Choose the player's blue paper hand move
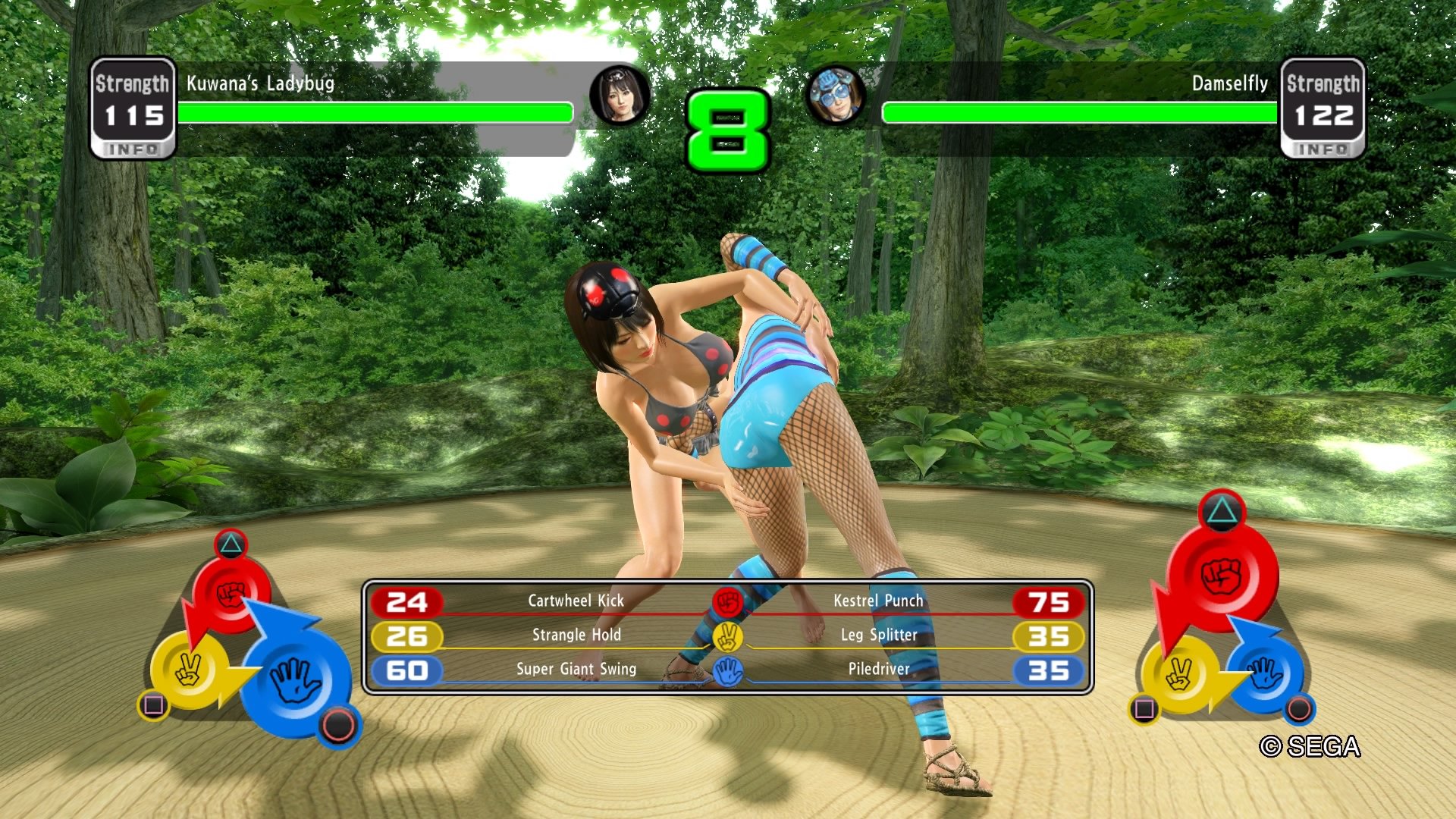The height and width of the screenshot is (819, 1456). click(x=295, y=679)
